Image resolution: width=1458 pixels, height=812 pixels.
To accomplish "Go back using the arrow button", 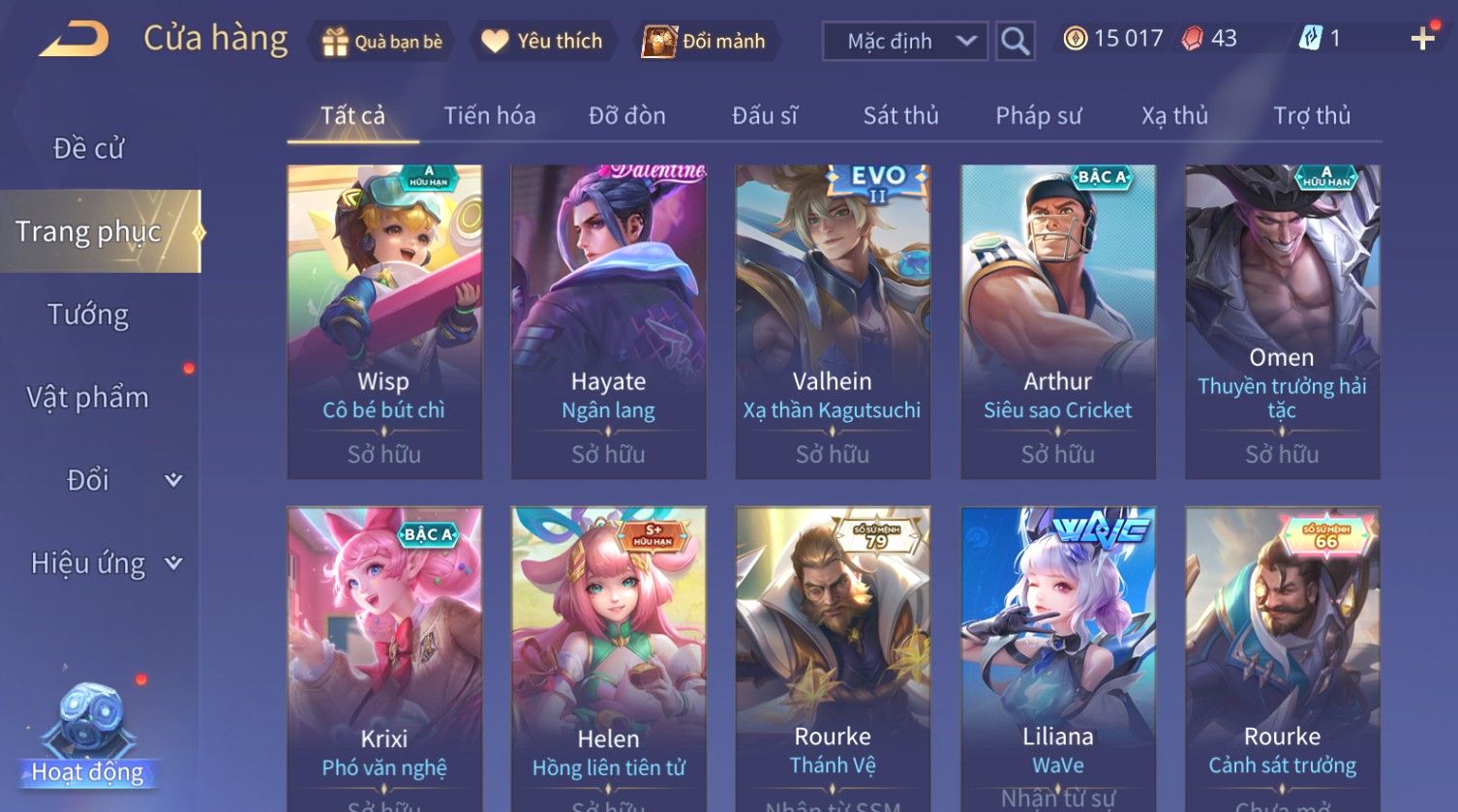I will click(x=75, y=40).
